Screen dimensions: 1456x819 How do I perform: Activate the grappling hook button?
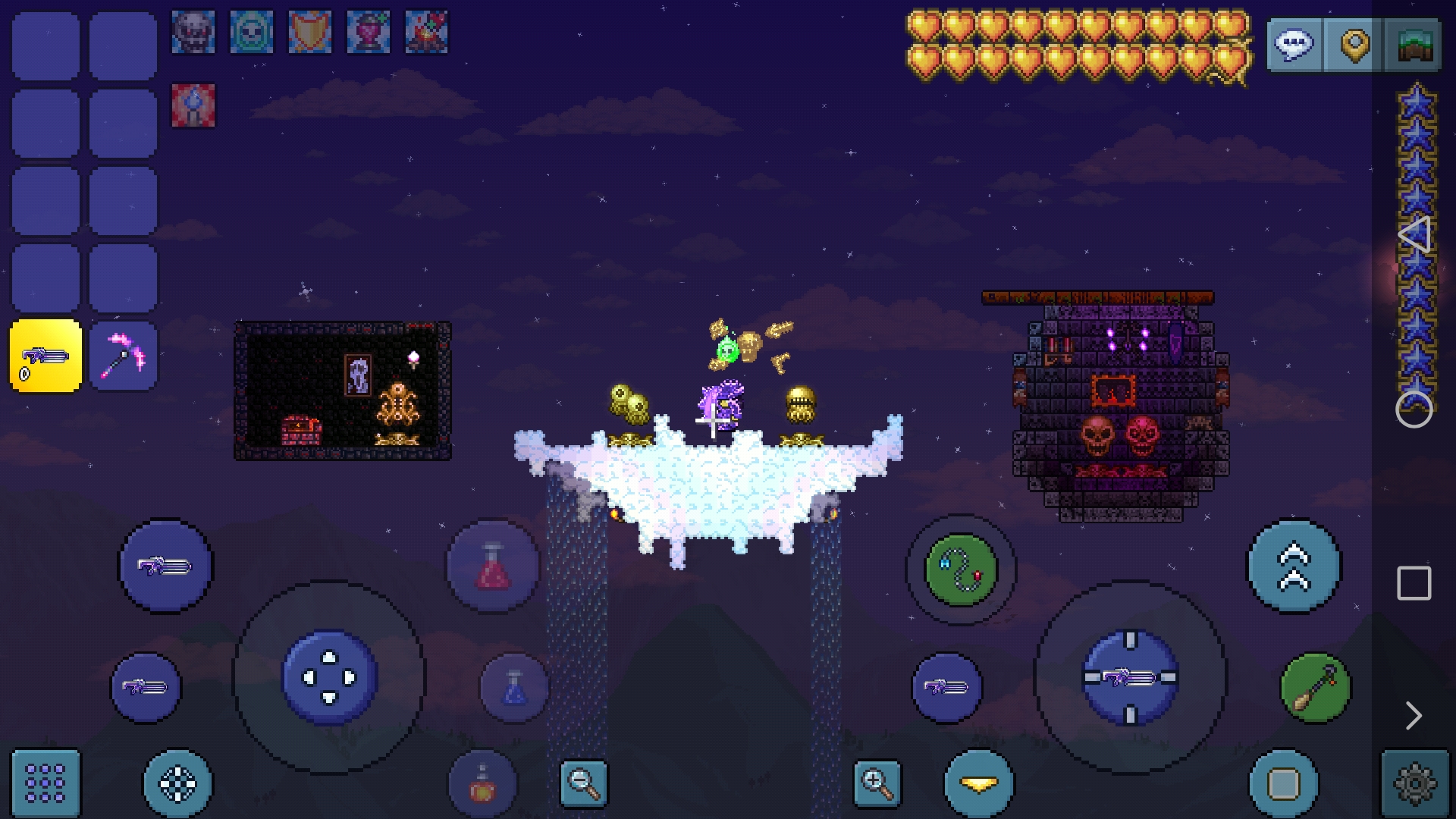coord(960,570)
